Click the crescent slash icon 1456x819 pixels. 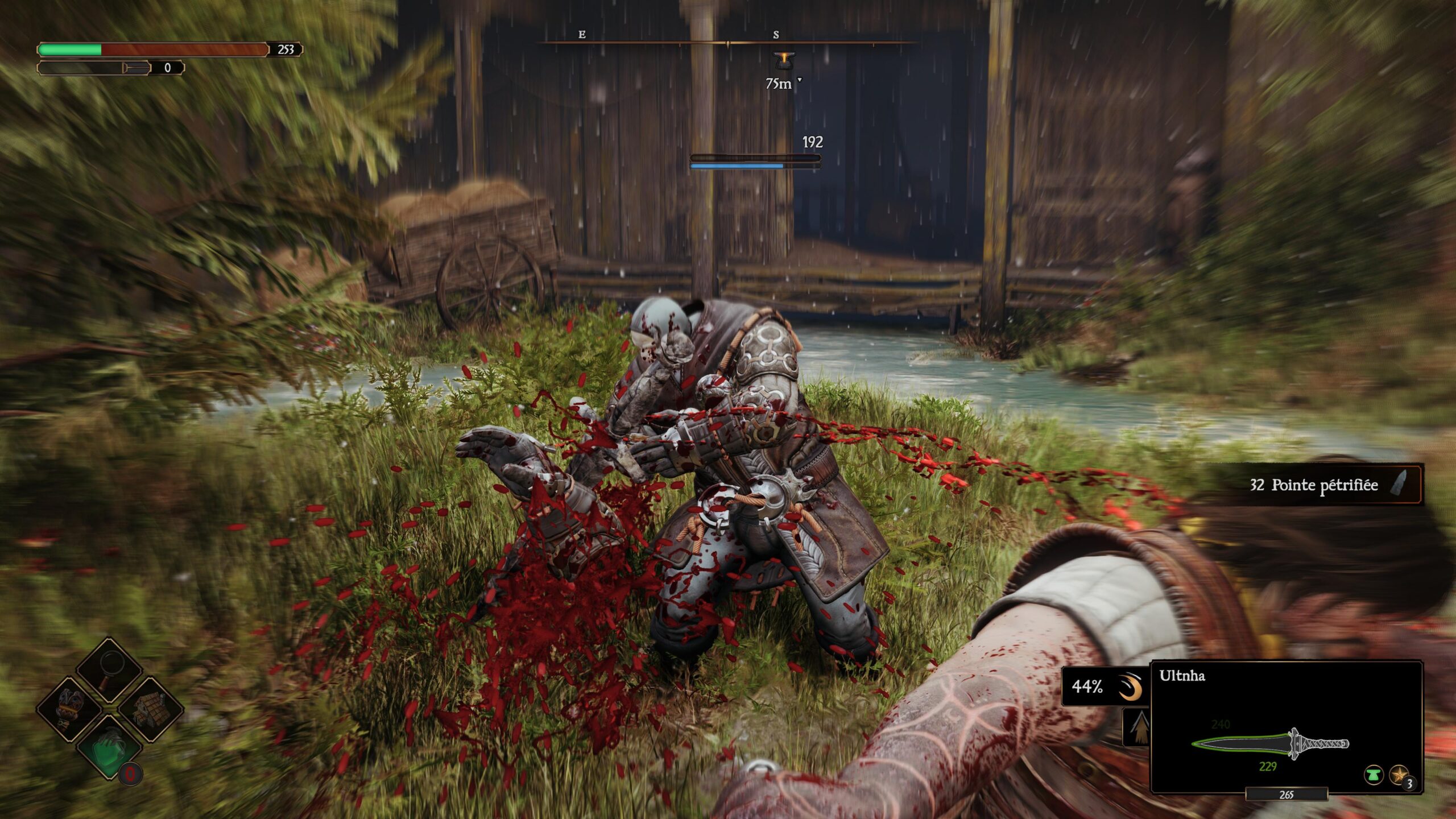[x=1130, y=686]
